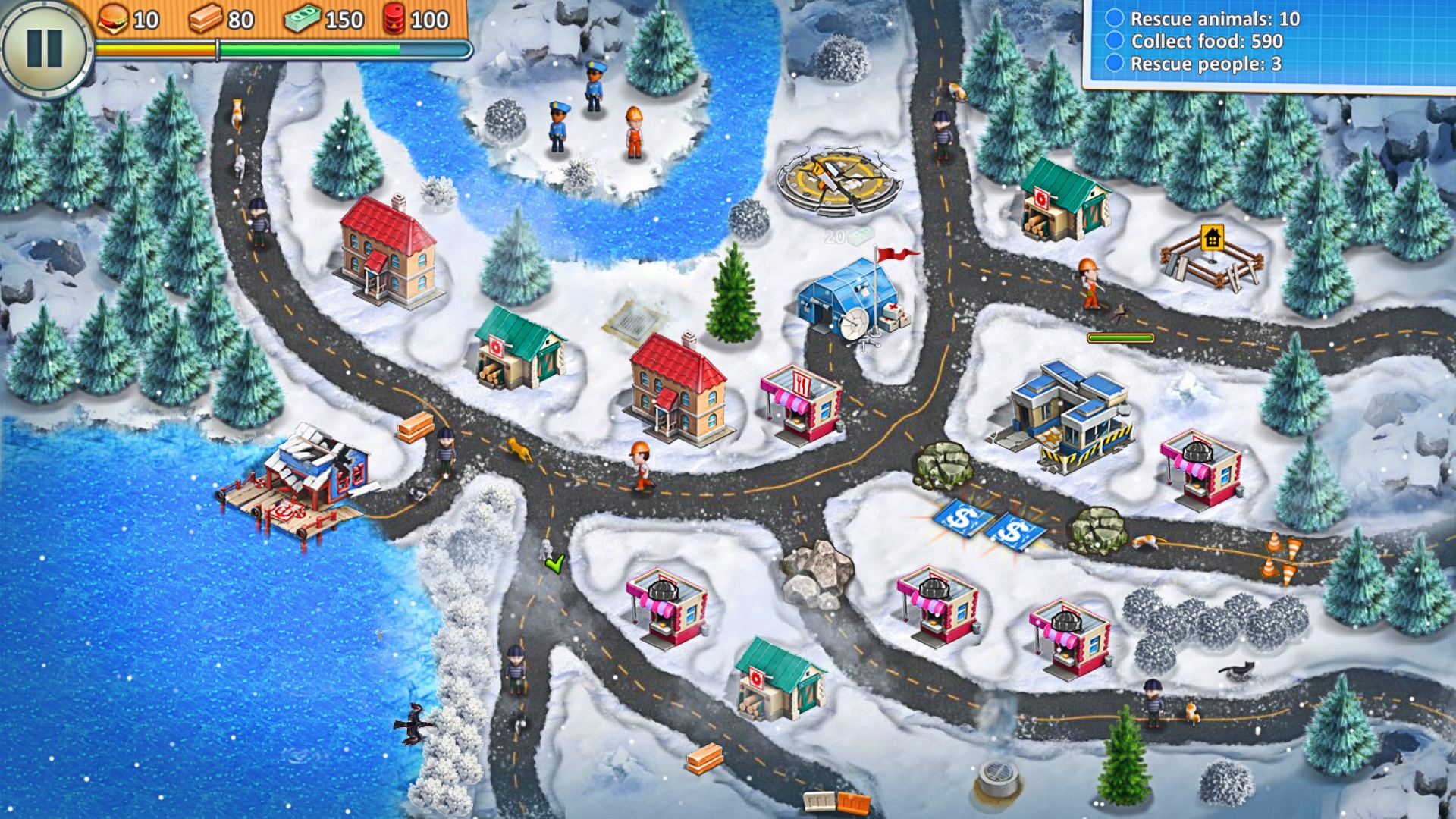This screenshot has width=1456, height=819.
Task: Collect the orange plank pile at bottom
Action: [x=706, y=758]
